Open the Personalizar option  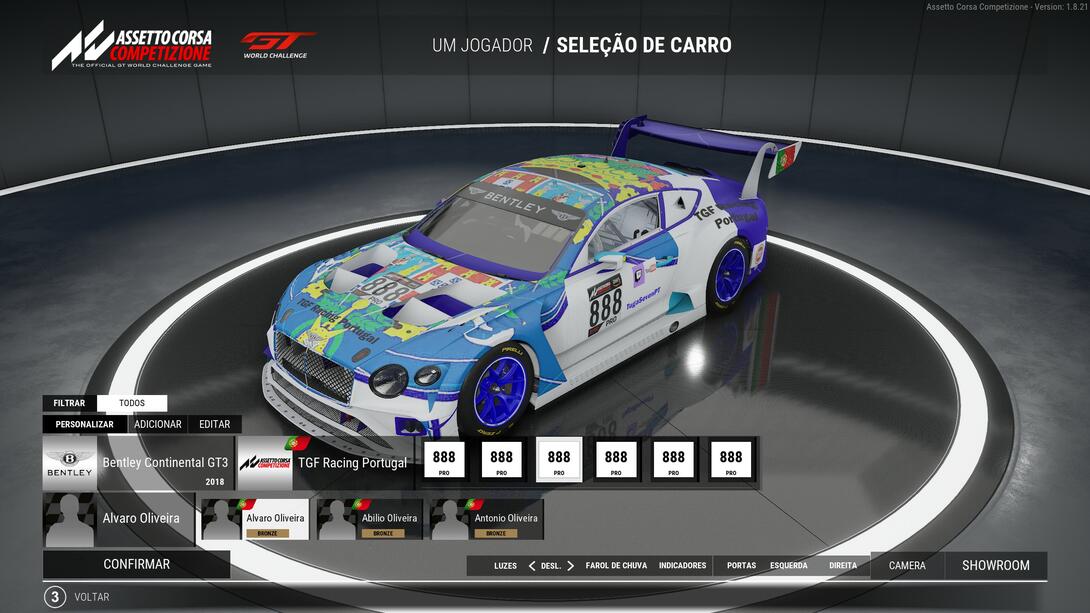[x=85, y=424]
